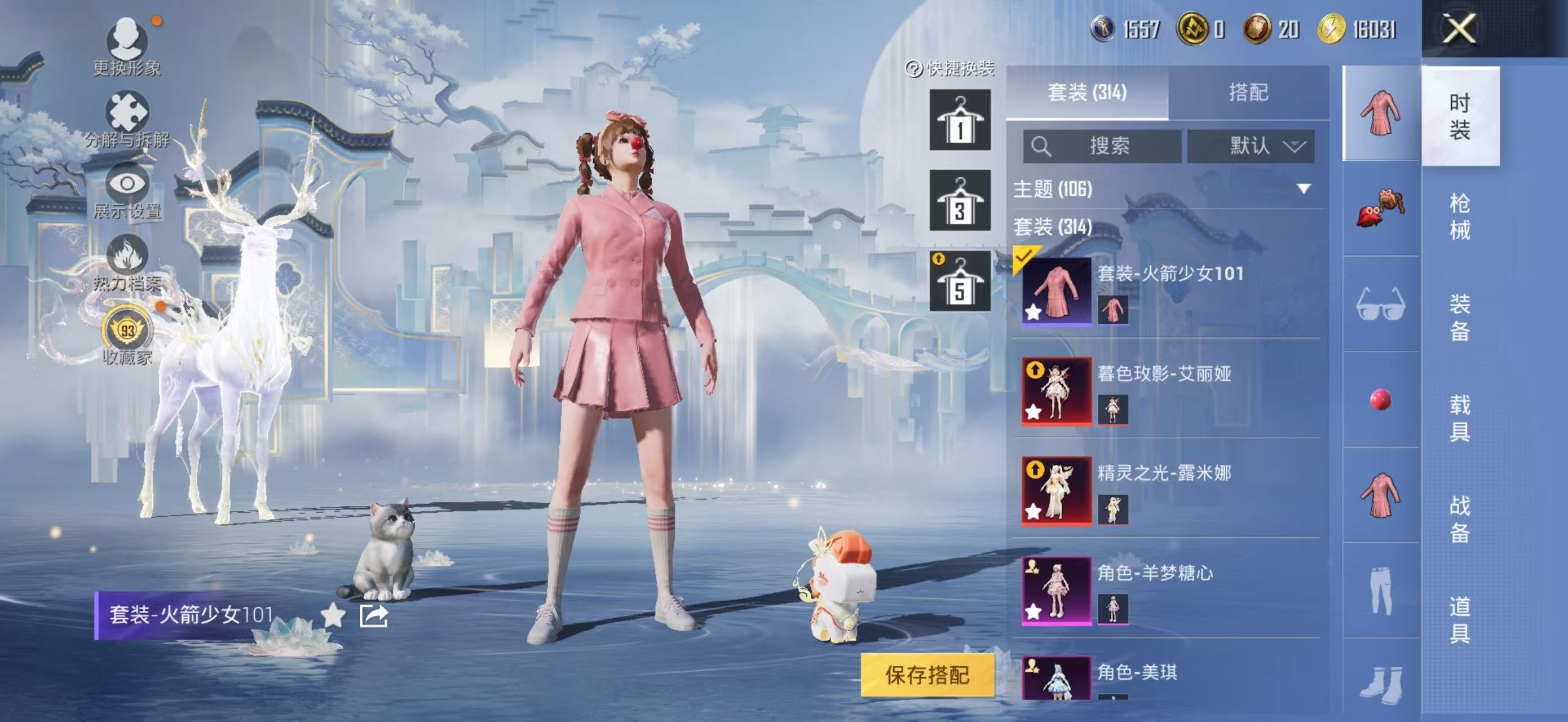Switch to the 搭配 tab
This screenshot has width=1568, height=722.
tap(1248, 93)
